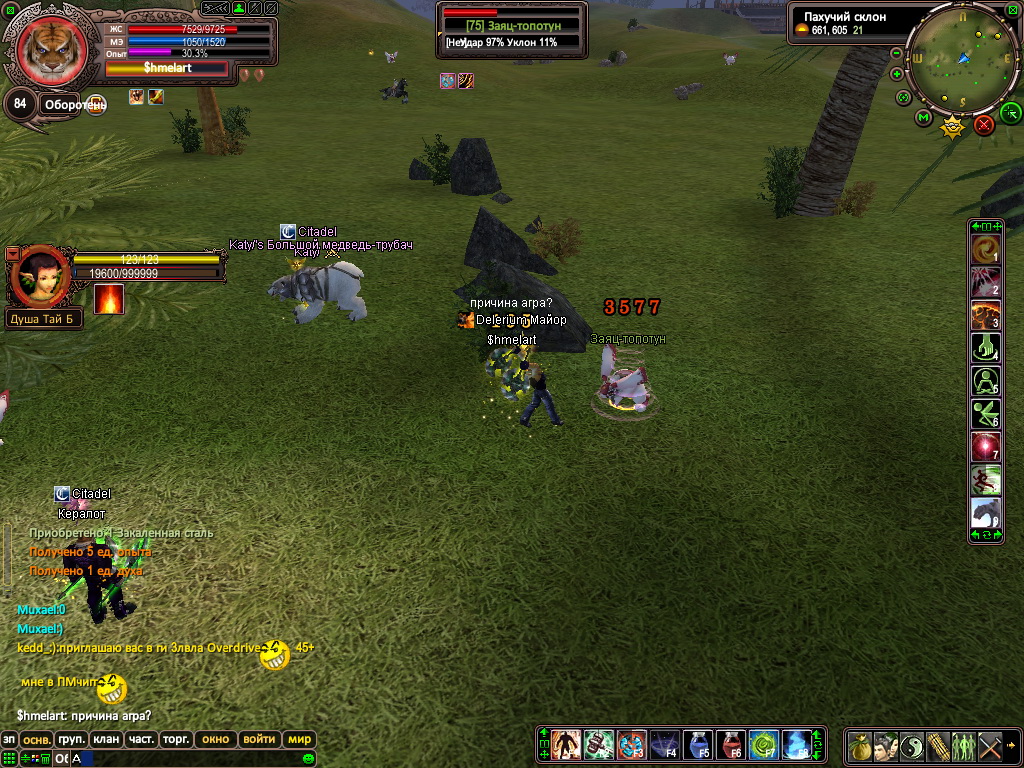
Task: Use the F6 red potion slot
Action: click(731, 744)
